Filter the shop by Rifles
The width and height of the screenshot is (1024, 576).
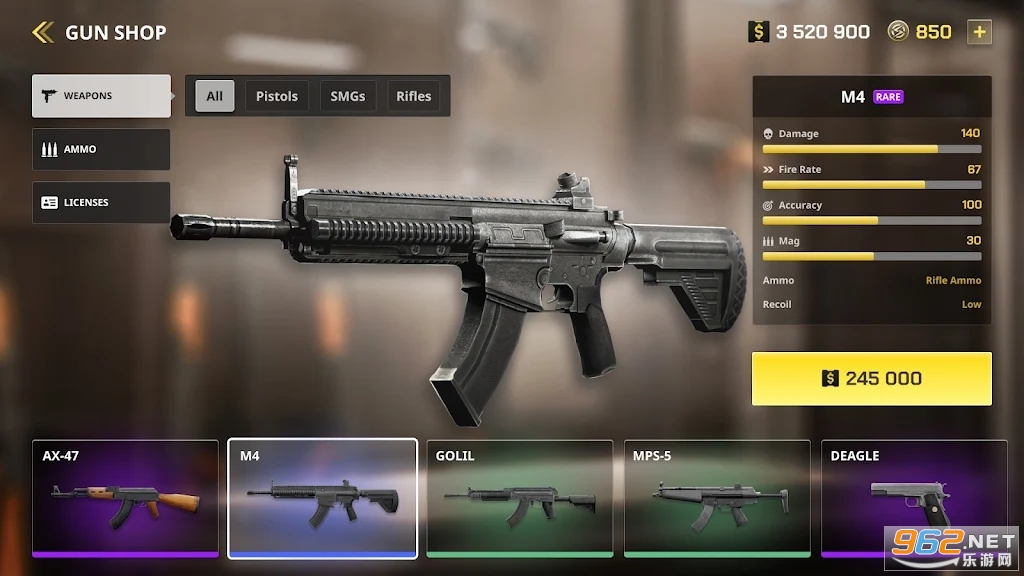pyautogui.click(x=414, y=96)
